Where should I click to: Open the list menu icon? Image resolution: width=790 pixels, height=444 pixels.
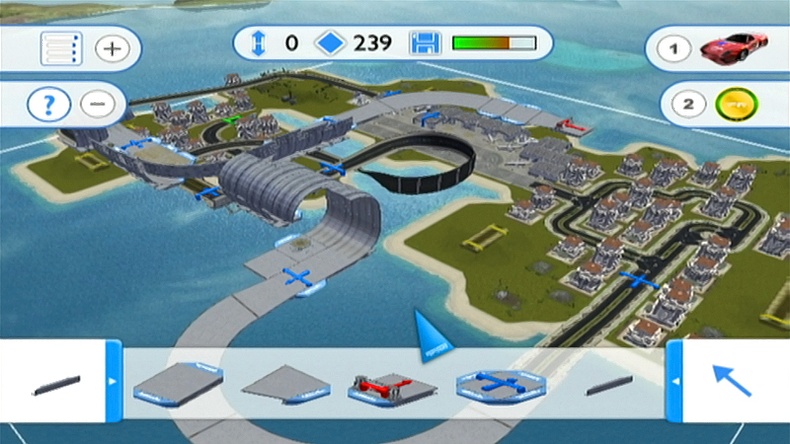pyautogui.click(x=58, y=48)
